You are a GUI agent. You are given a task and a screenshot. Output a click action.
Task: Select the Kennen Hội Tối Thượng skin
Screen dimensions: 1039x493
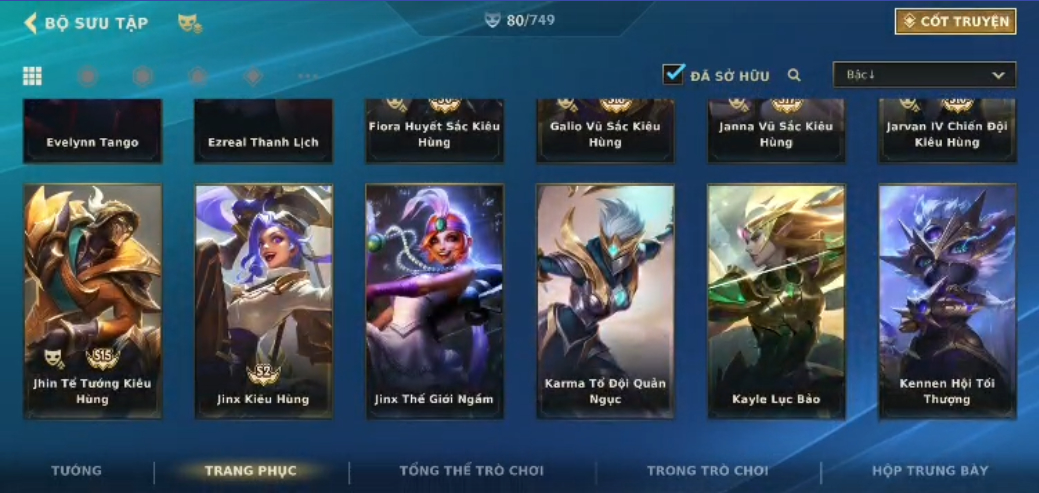coord(947,300)
